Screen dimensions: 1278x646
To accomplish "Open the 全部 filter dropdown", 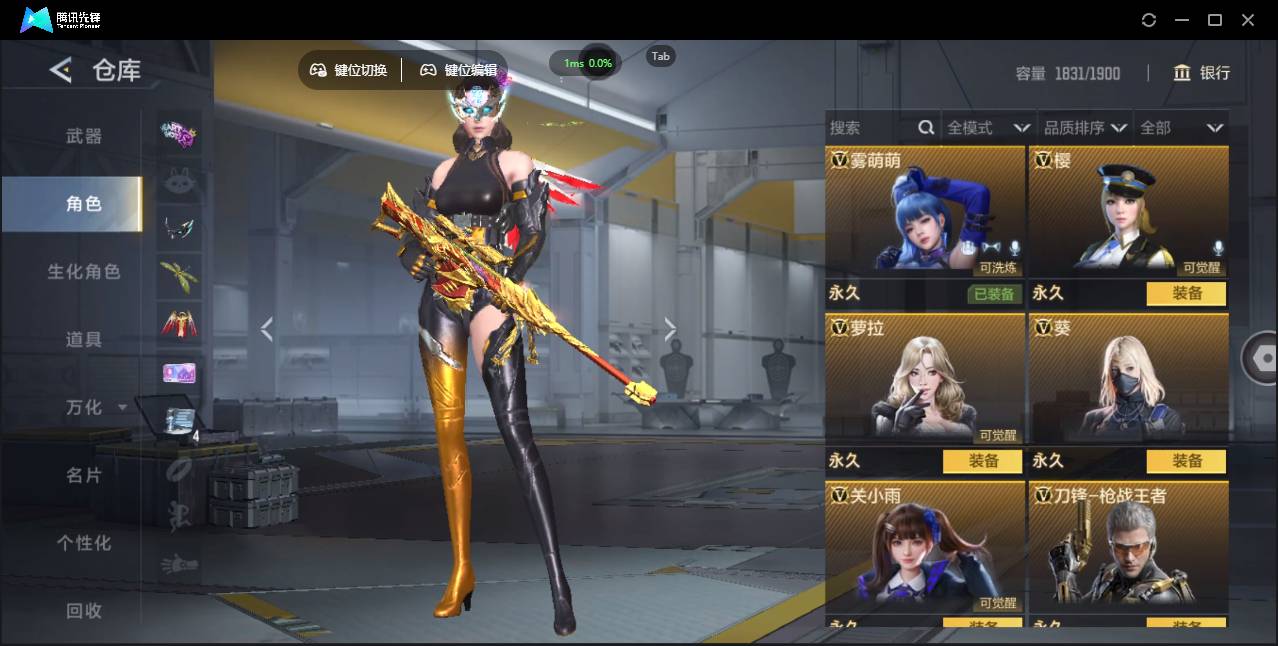I will 1181,128.
